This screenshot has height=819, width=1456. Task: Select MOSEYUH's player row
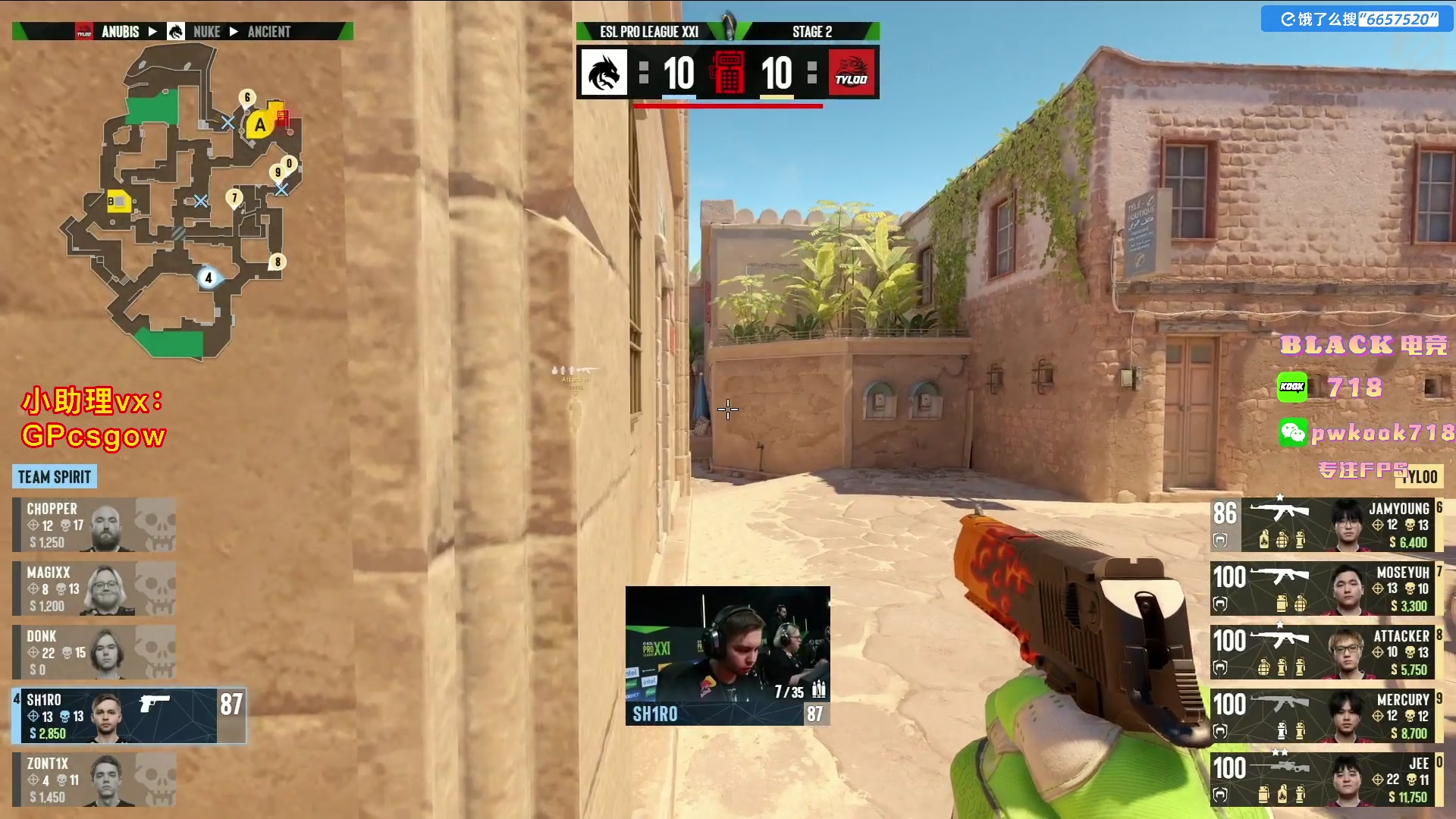[x=1323, y=588]
